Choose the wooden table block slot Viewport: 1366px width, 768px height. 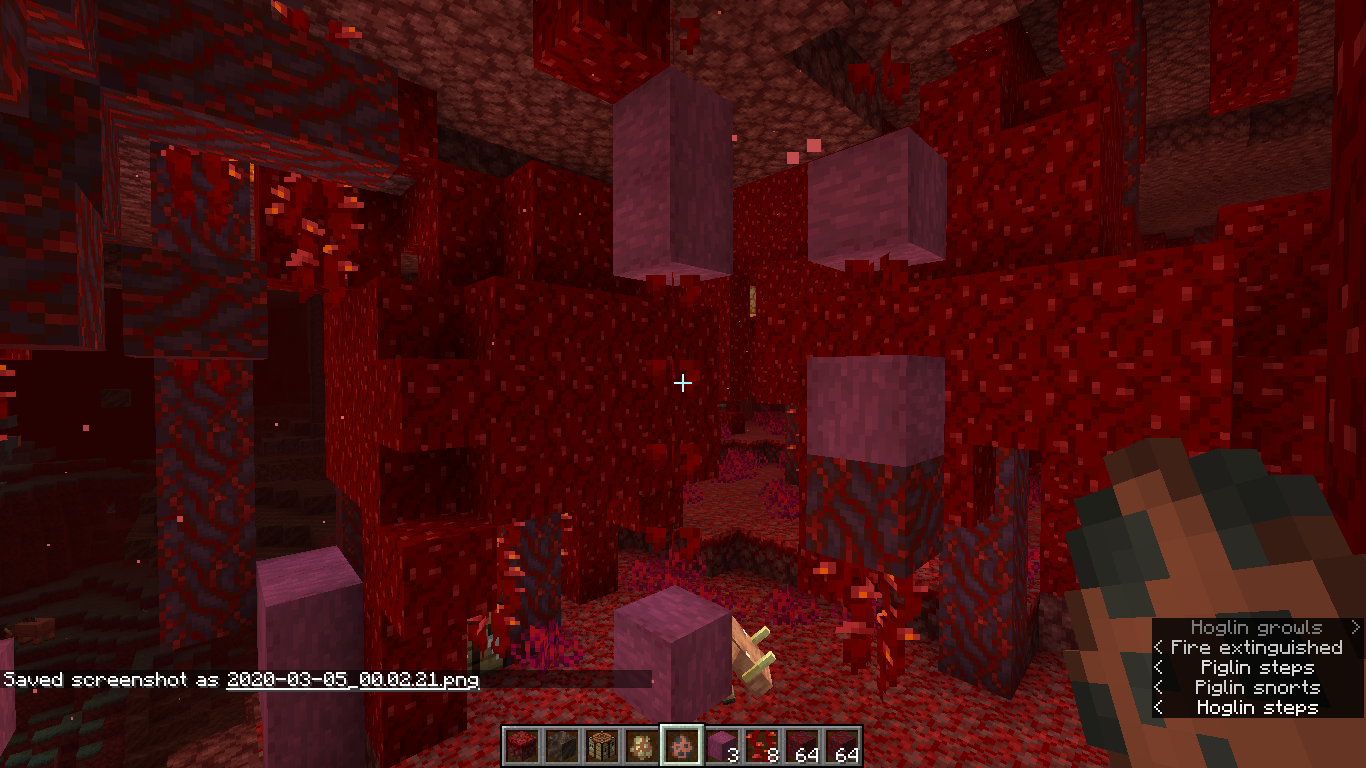click(601, 746)
